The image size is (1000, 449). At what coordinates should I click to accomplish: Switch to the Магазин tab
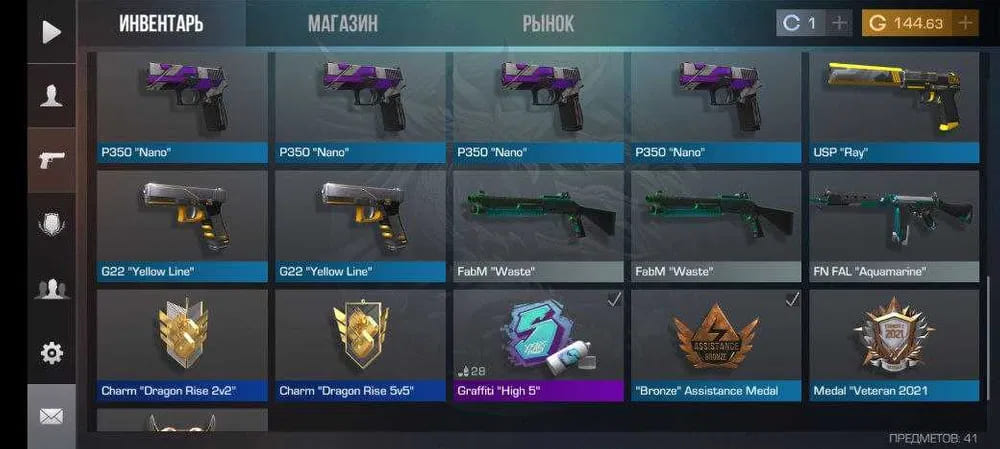pyautogui.click(x=343, y=23)
